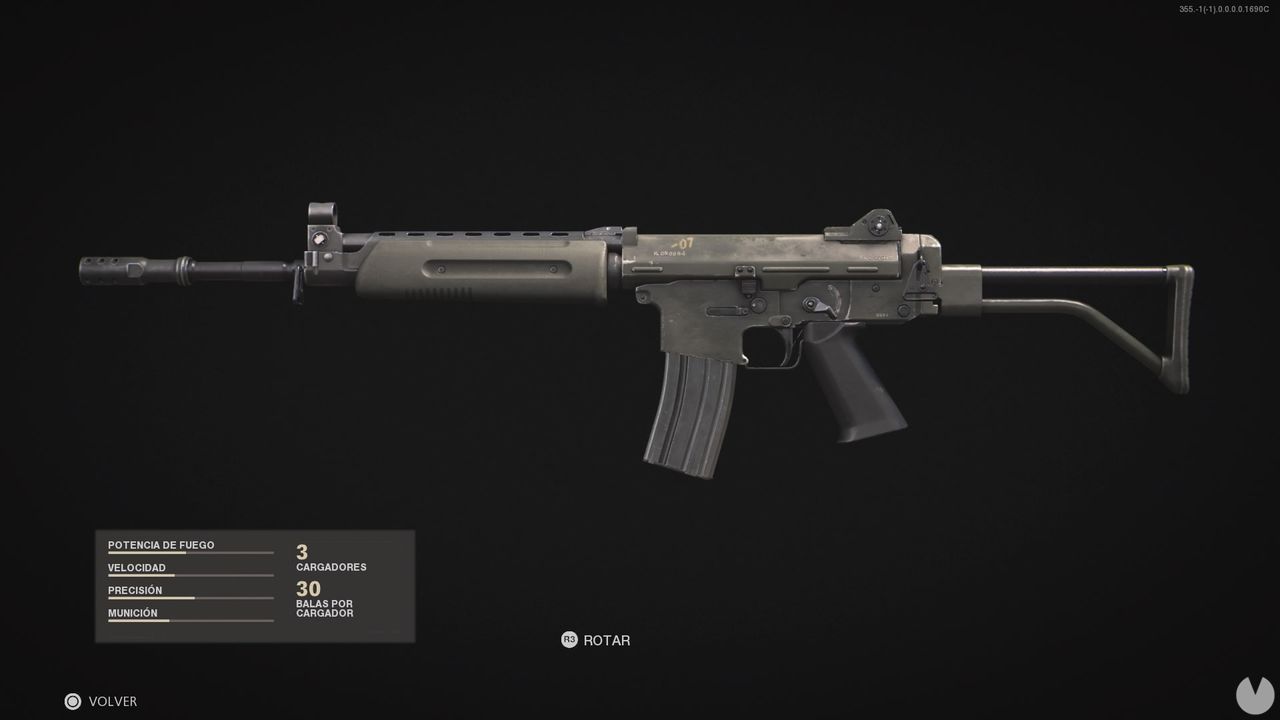Image resolution: width=1280 pixels, height=720 pixels.
Task: Open the weapon stats panel
Action: (254, 585)
